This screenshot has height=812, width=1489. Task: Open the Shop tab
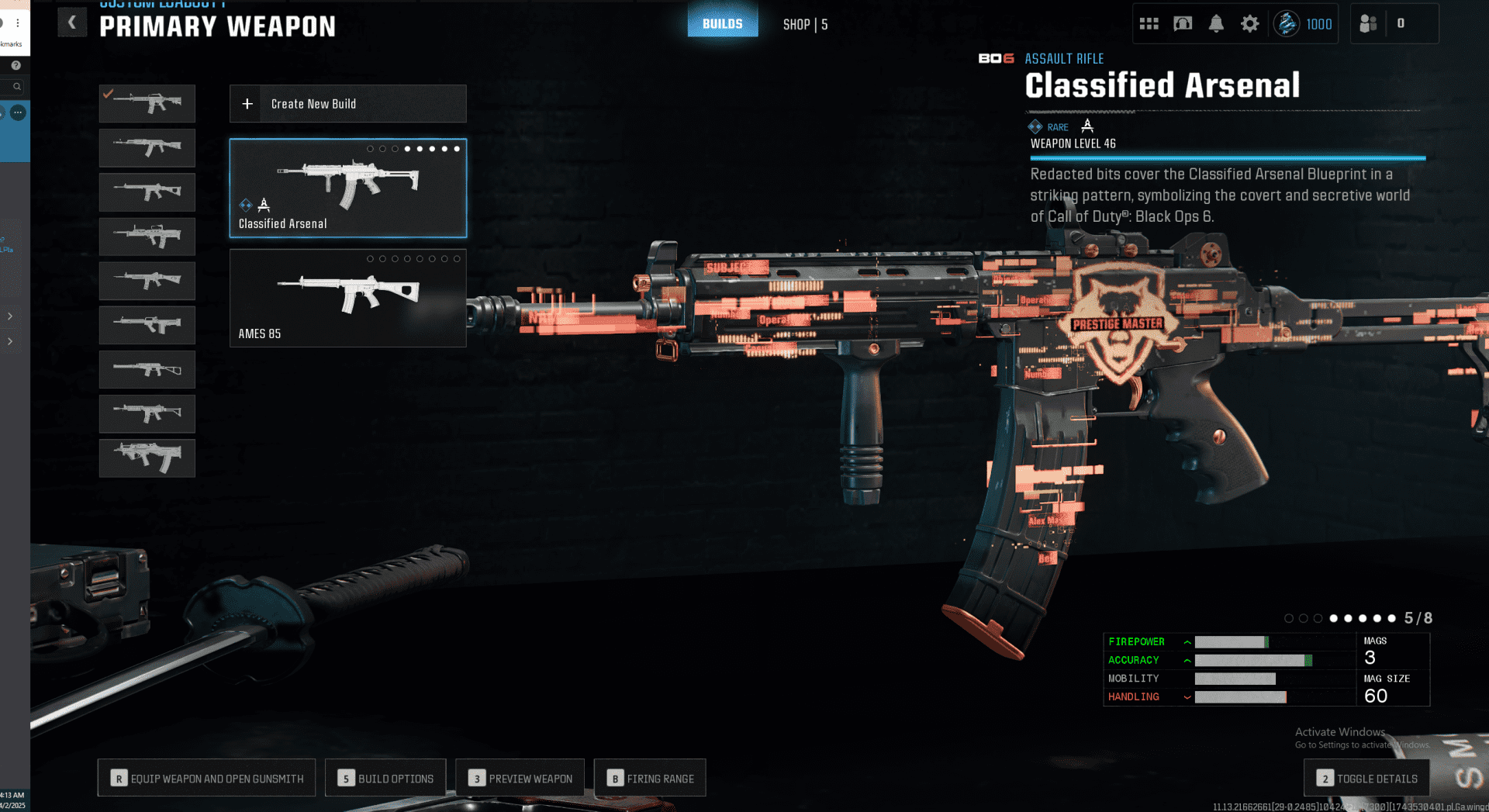[804, 25]
